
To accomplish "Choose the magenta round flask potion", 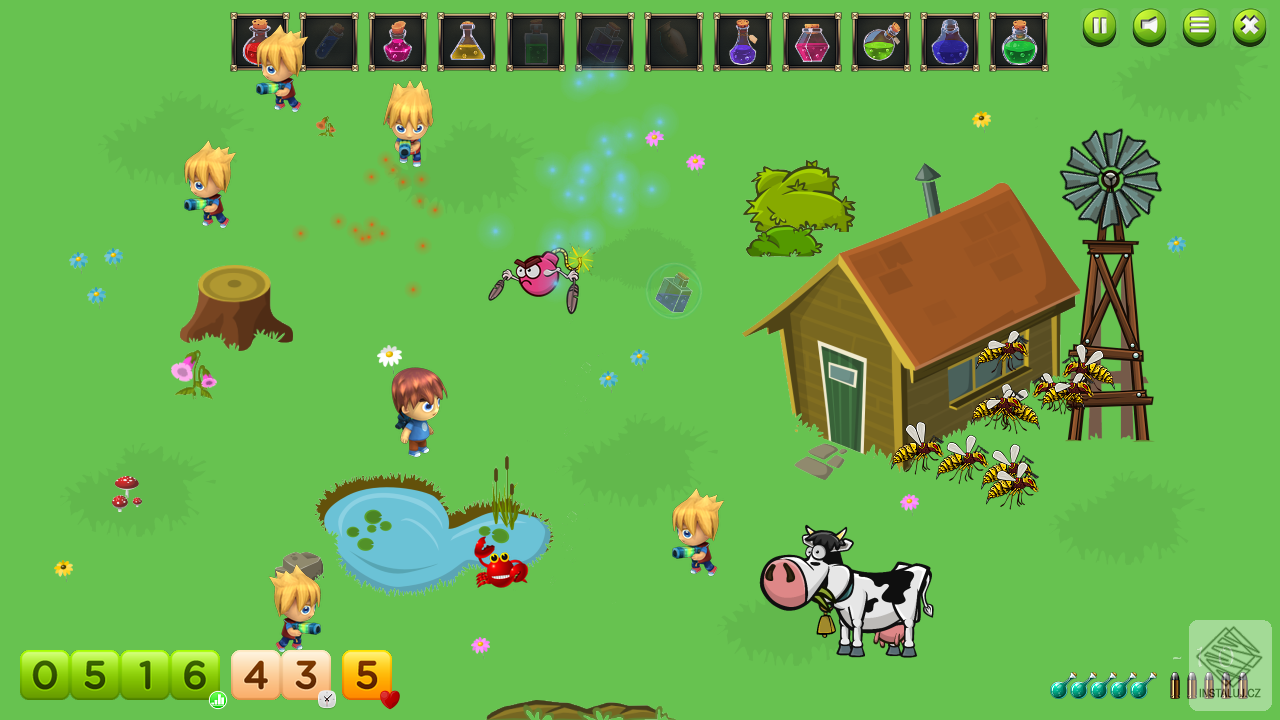I will point(398,42).
